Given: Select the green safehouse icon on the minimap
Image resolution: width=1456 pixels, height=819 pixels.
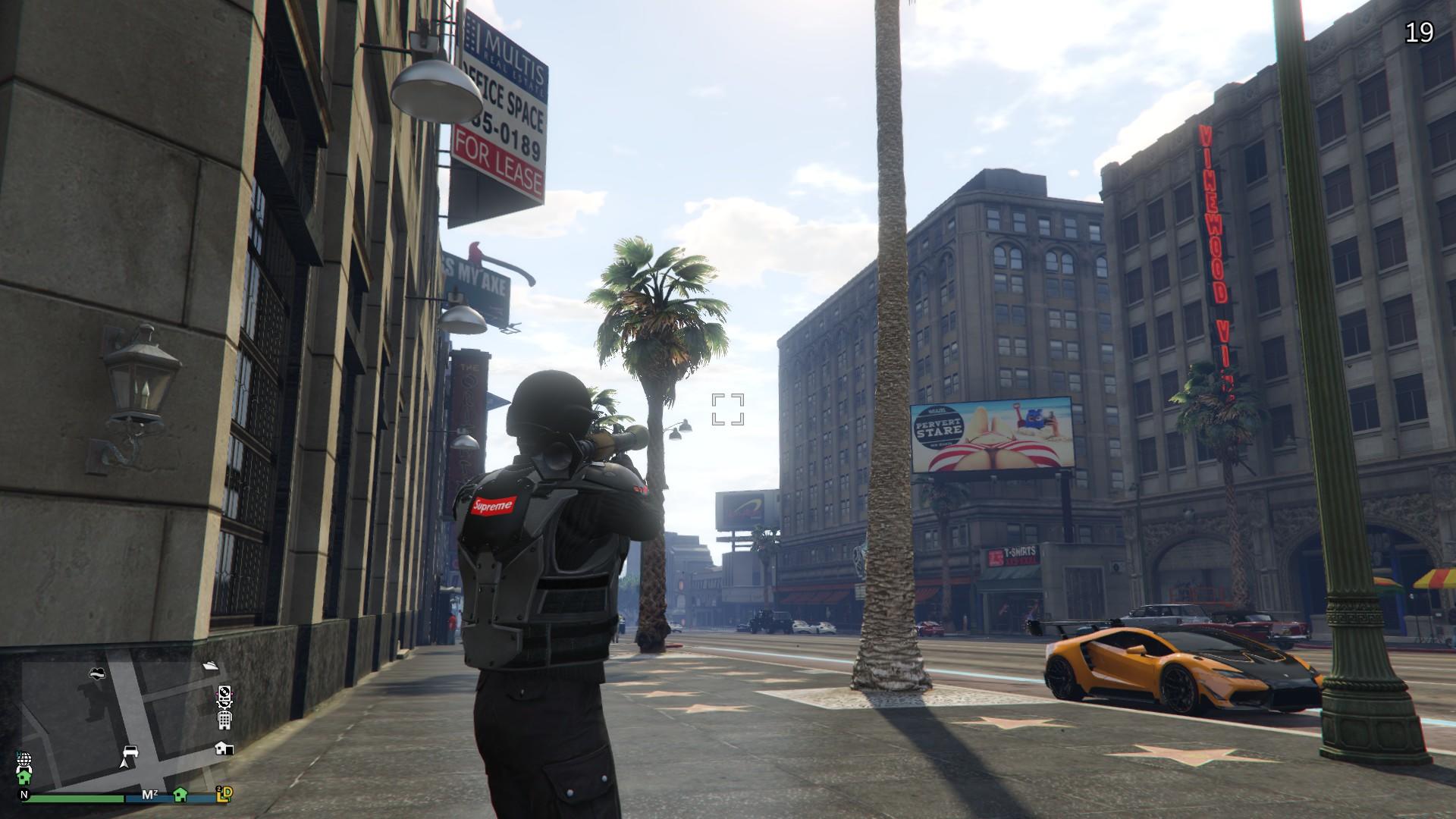Looking at the screenshot, I should 24,777.
